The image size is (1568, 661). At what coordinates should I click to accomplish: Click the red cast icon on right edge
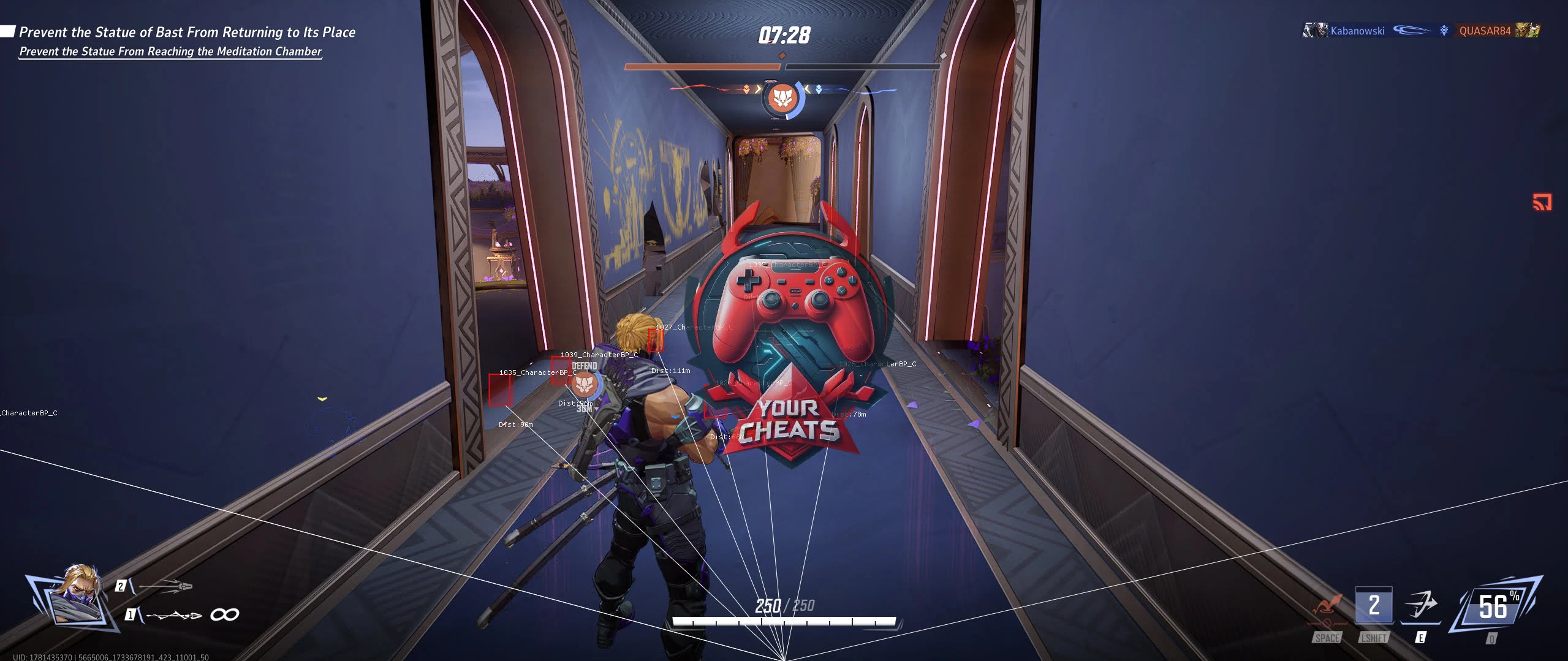1542,202
